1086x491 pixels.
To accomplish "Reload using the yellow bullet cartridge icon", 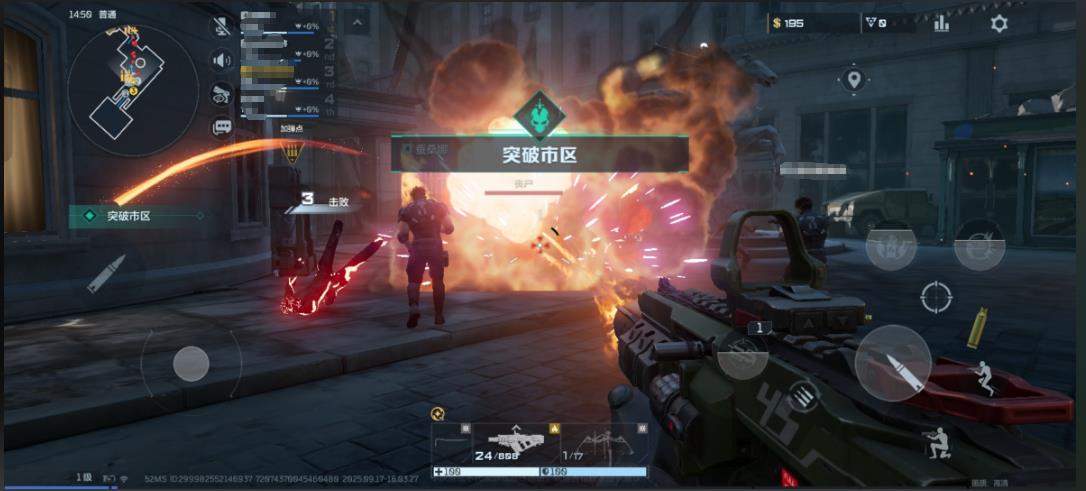I will click(x=977, y=328).
